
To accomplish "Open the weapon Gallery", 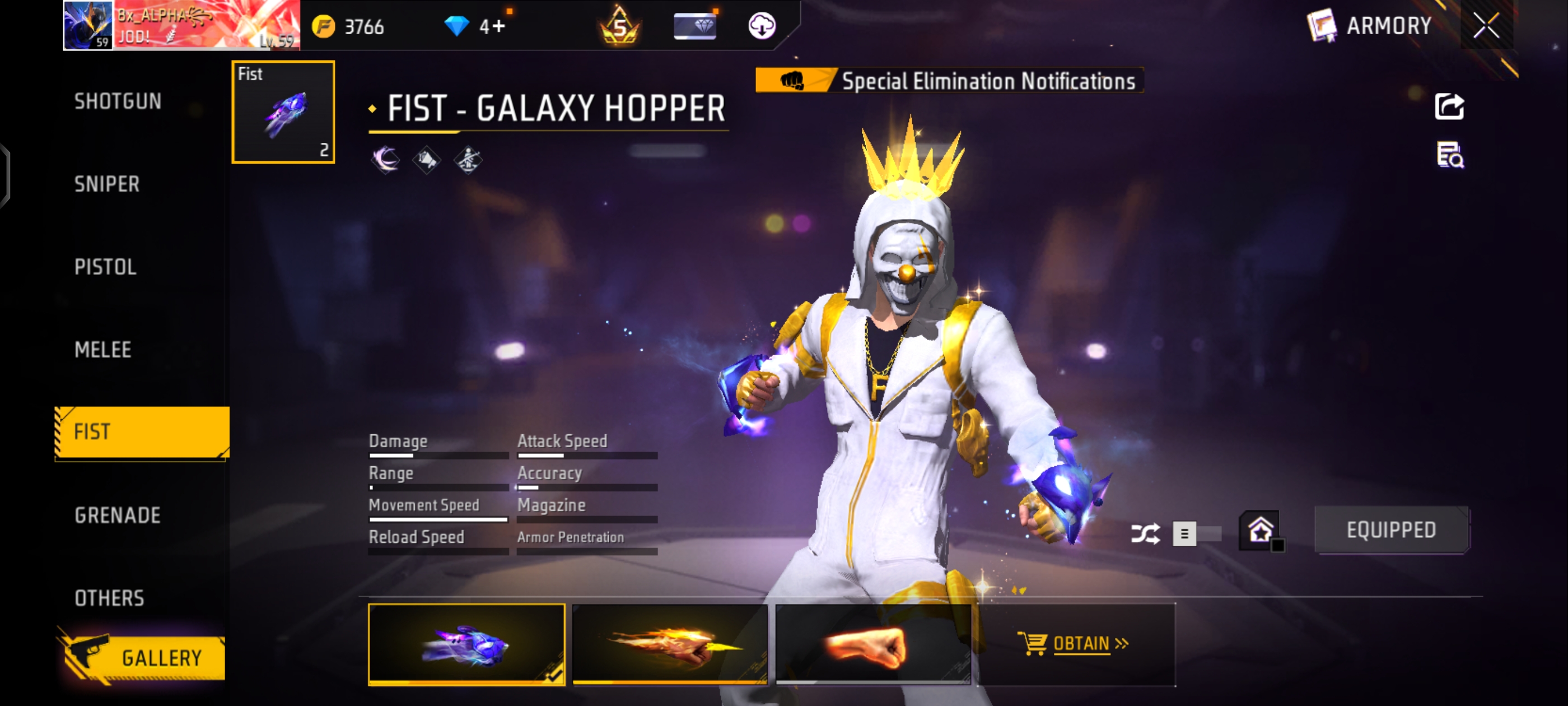I will (x=145, y=657).
